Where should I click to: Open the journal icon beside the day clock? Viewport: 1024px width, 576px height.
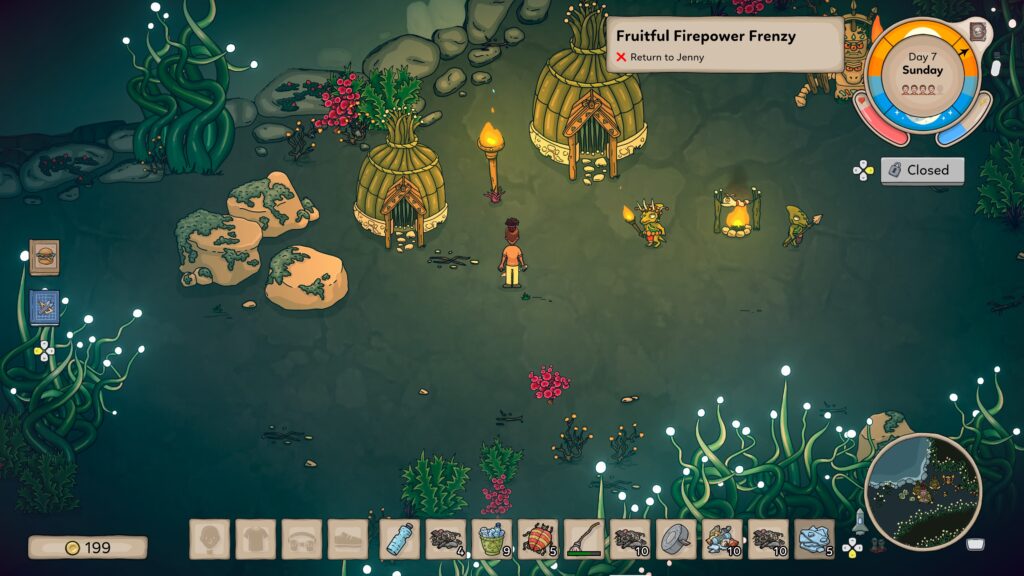[x=978, y=32]
